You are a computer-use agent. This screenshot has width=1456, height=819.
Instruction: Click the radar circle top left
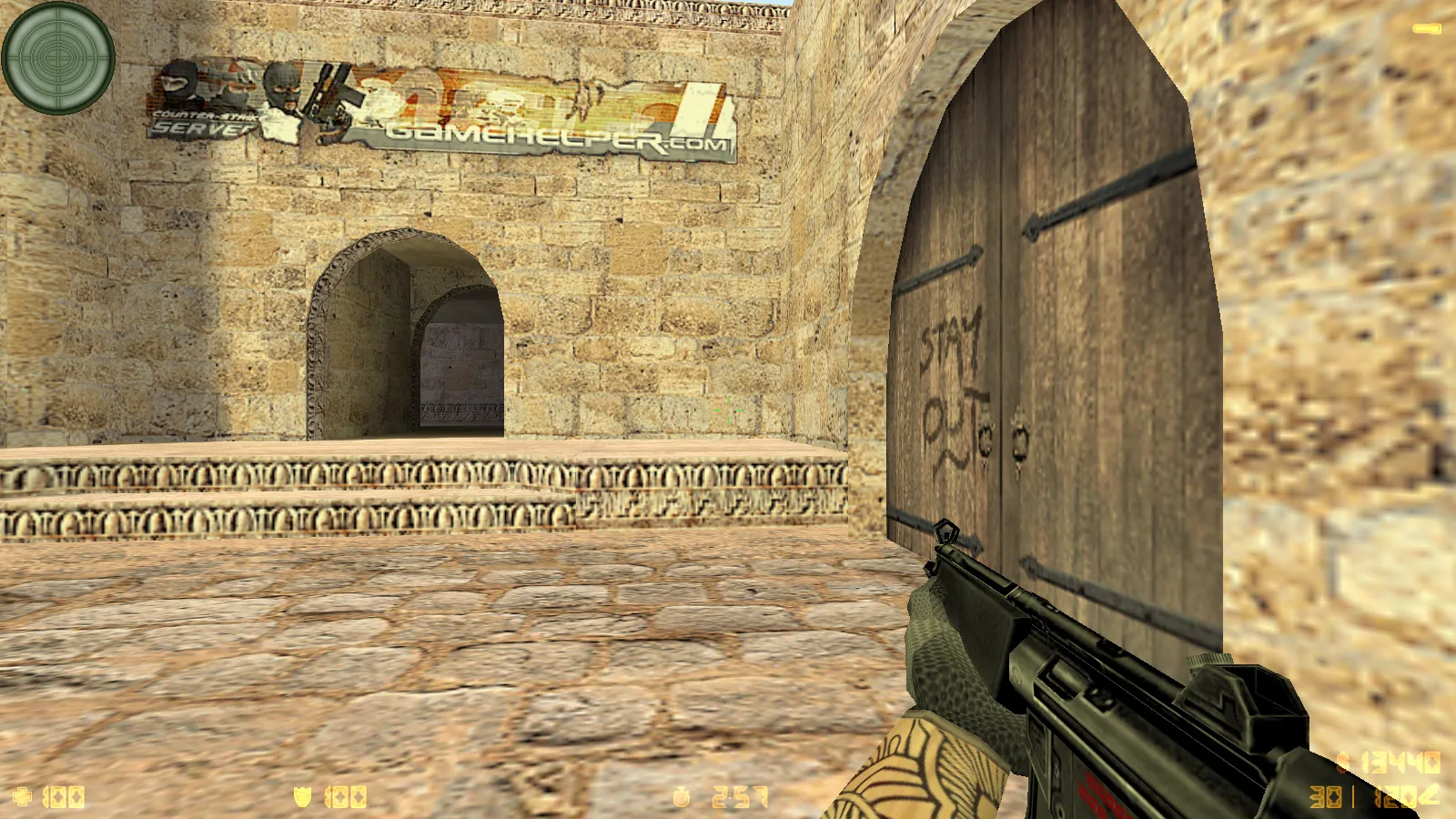tap(58, 60)
